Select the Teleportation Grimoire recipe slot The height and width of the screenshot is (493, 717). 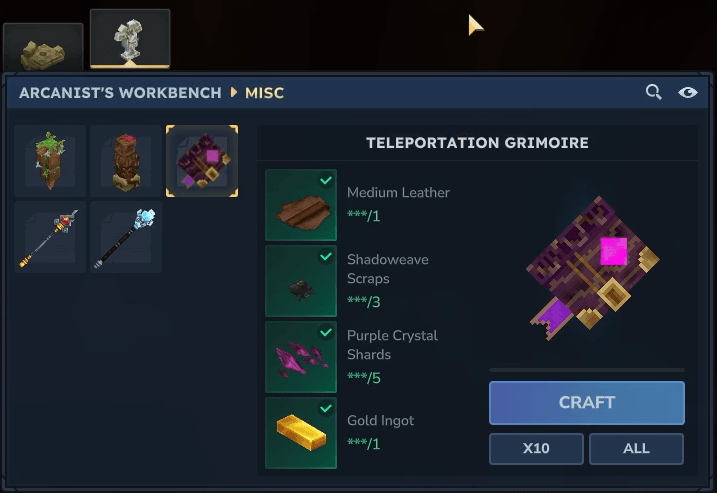(x=202, y=161)
